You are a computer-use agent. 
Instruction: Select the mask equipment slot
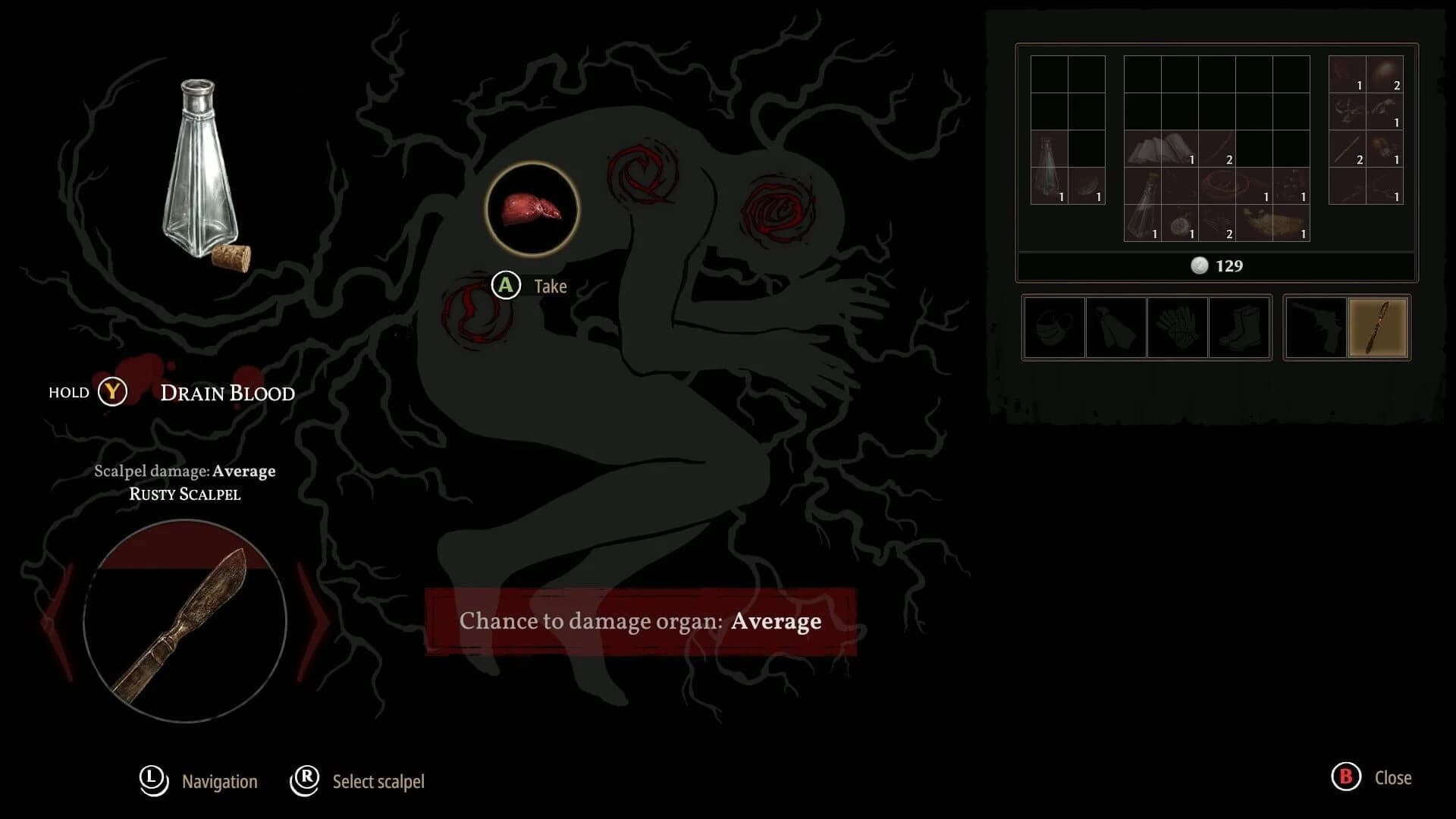point(1052,328)
